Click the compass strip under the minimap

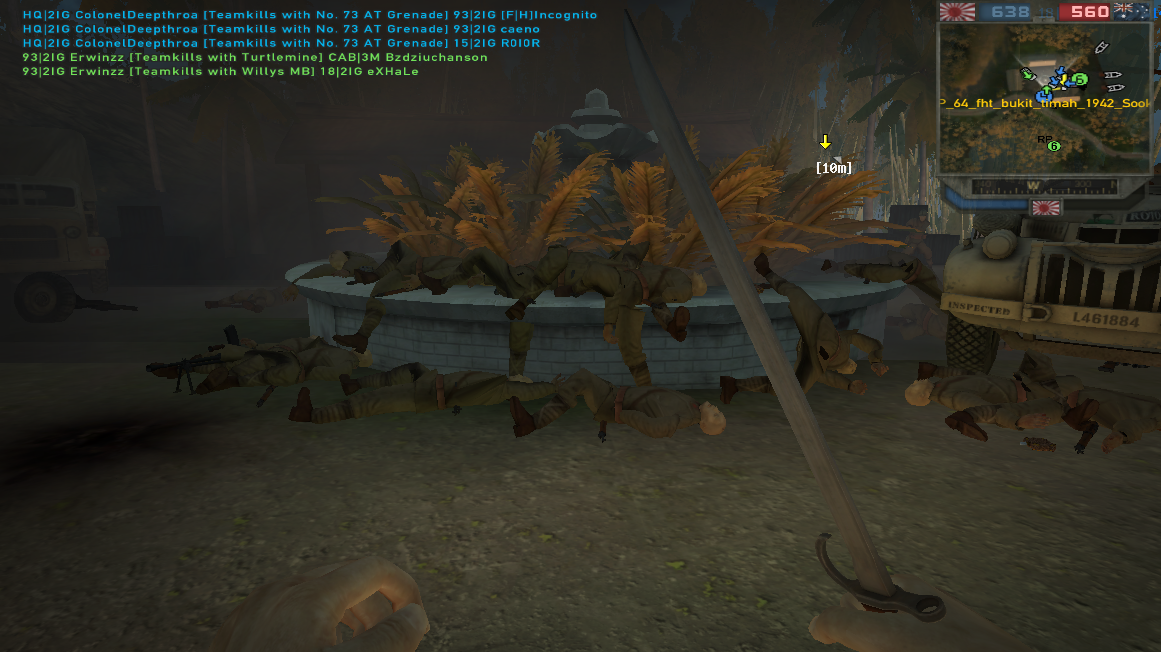point(1044,187)
